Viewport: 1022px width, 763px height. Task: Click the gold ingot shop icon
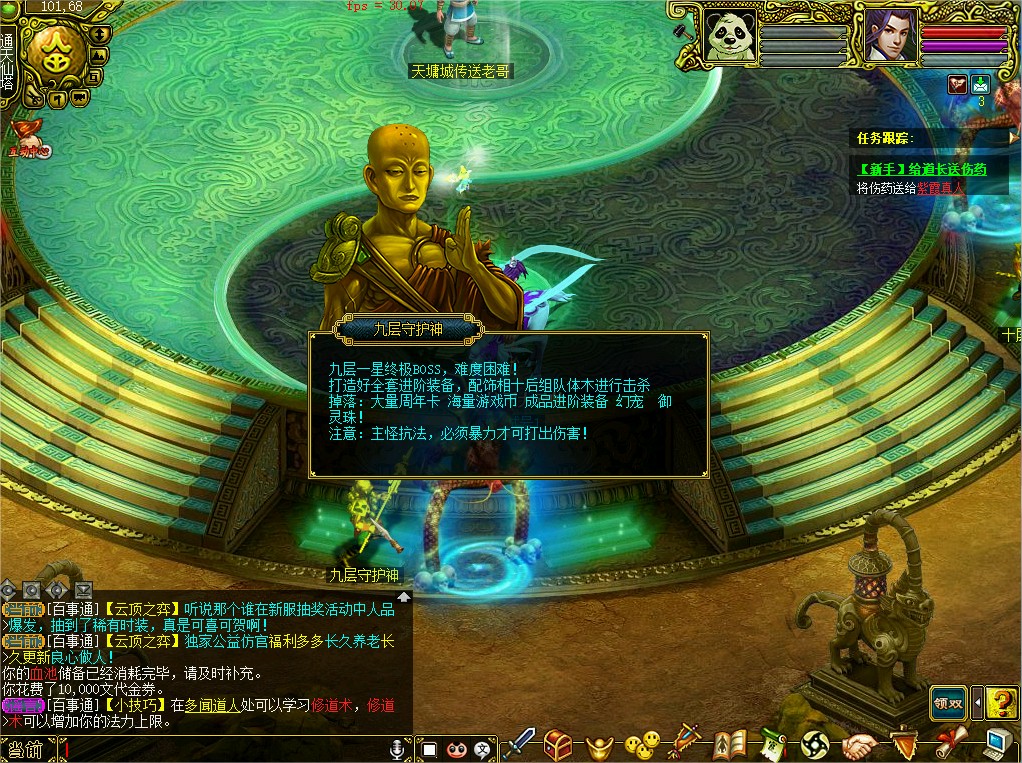point(599,744)
